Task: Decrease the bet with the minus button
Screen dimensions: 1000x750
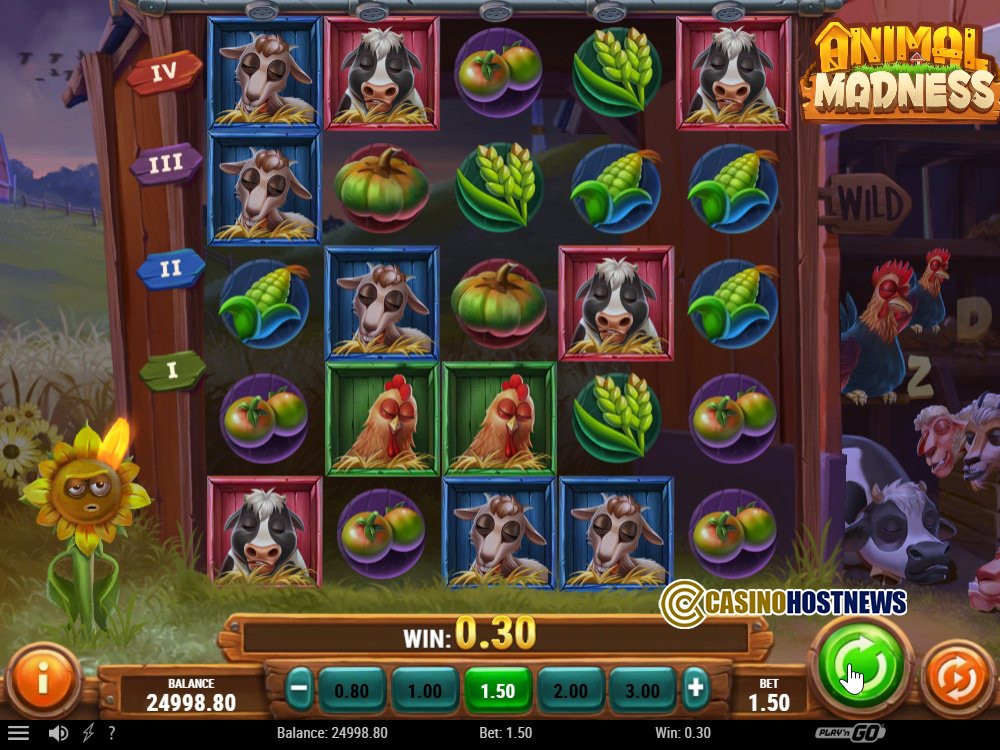Action: (x=299, y=689)
